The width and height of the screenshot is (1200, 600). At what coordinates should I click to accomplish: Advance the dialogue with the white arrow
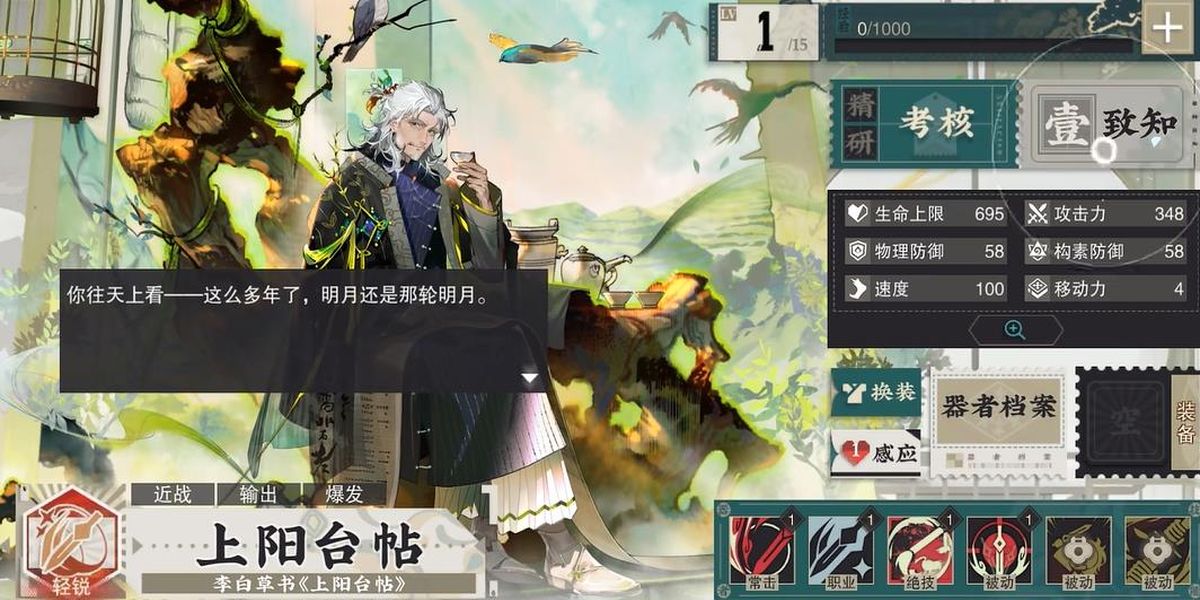[530, 377]
